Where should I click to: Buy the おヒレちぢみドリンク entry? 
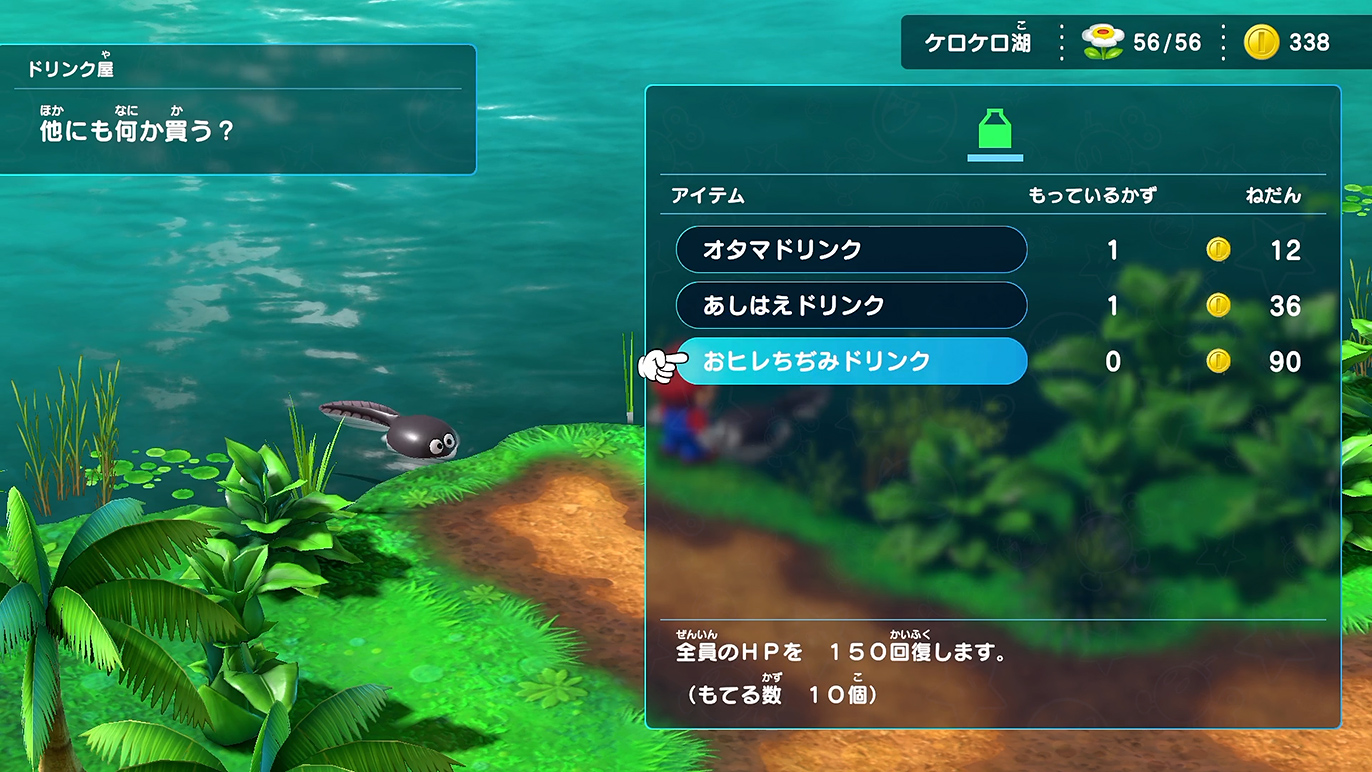click(851, 361)
